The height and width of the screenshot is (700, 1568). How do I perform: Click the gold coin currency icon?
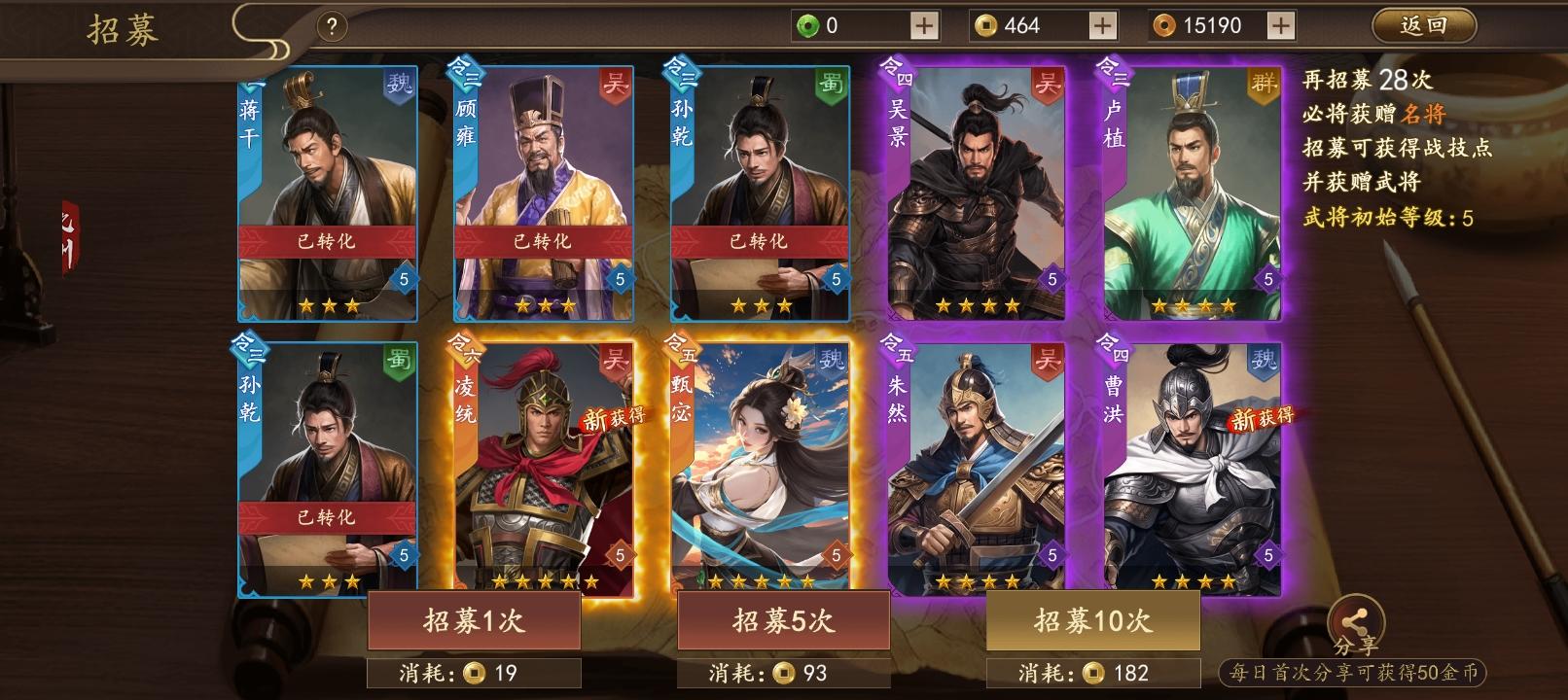coord(985,24)
